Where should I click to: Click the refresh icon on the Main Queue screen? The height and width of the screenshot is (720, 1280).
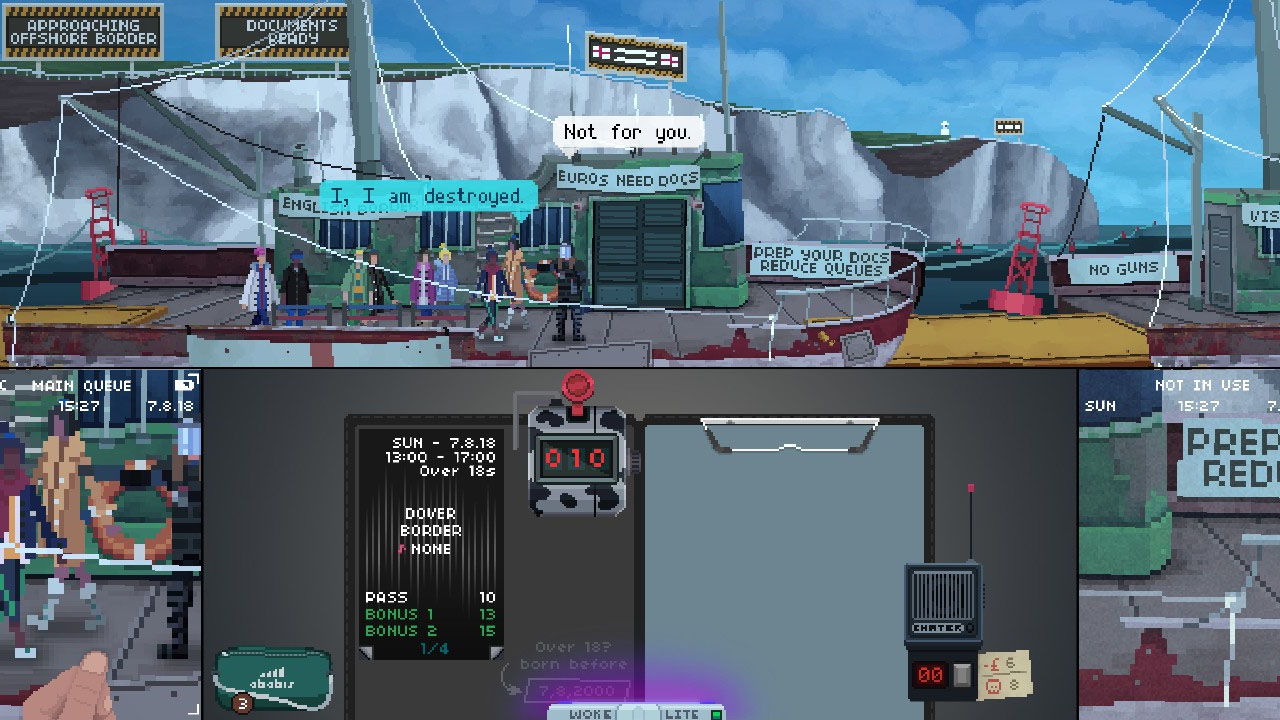[x=183, y=384]
